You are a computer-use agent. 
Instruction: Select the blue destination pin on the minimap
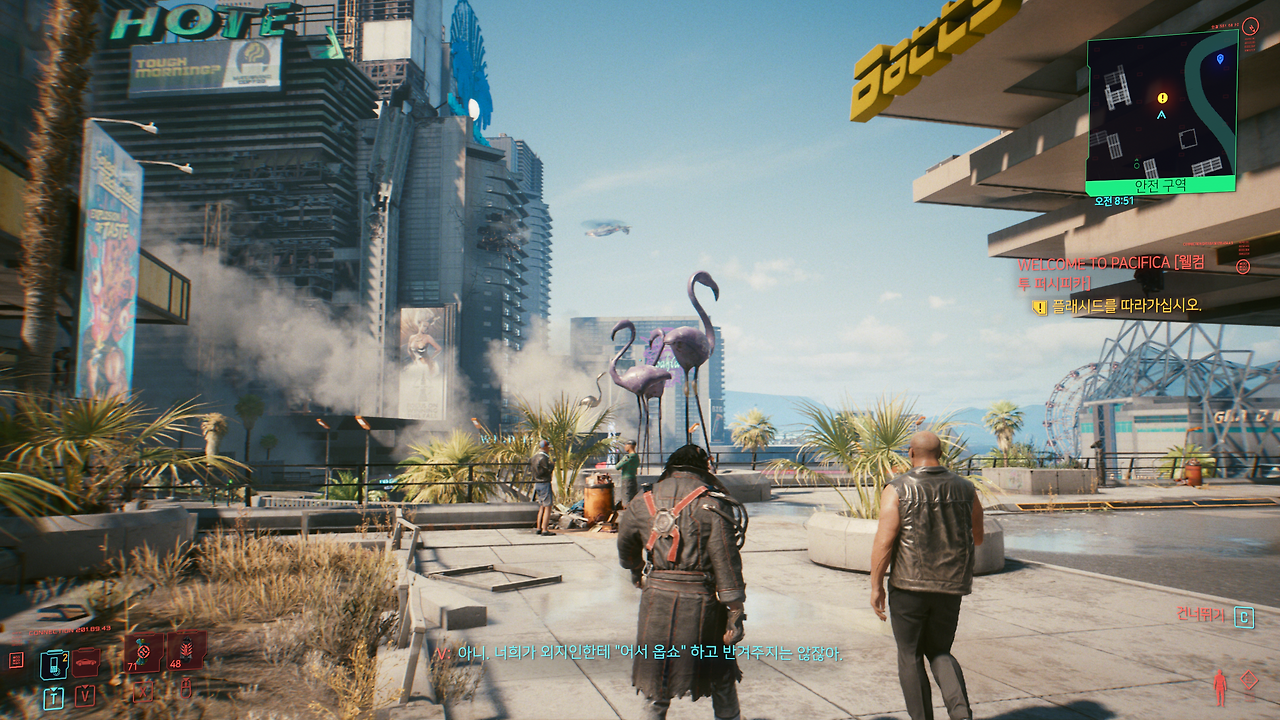[1220, 59]
